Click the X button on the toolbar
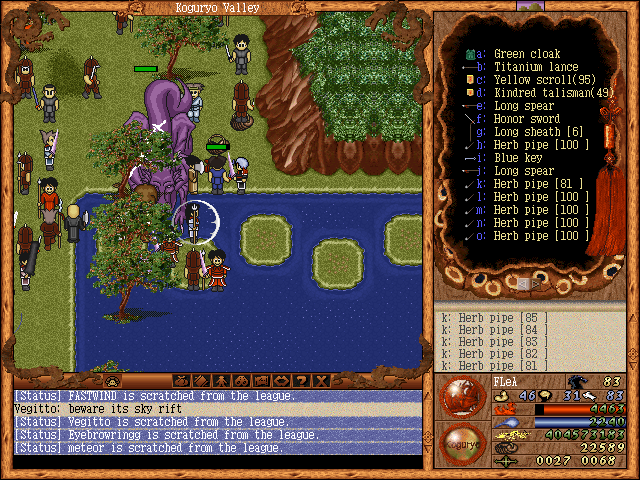This screenshot has height=480, width=640. tap(321, 381)
